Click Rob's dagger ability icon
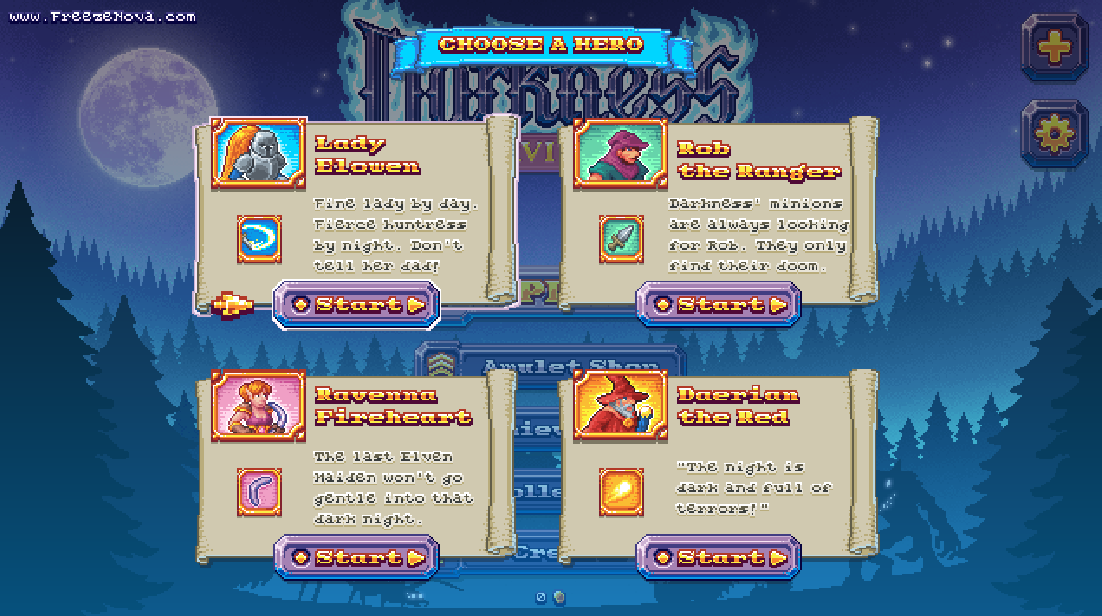1102x616 pixels. click(x=621, y=239)
